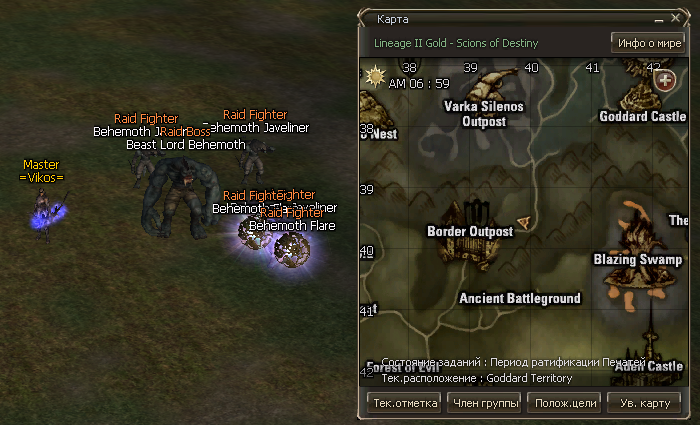Open the "Инфо о мире" world info
This screenshot has width=700, height=425.
pyautogui.click(x=648, y=43)
